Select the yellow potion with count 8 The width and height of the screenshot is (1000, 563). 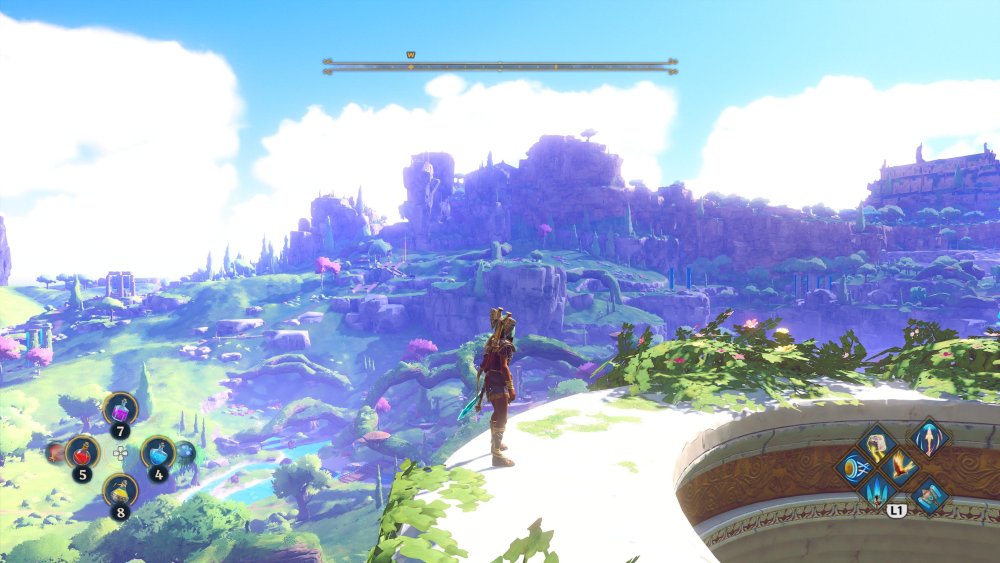[121, 489]
